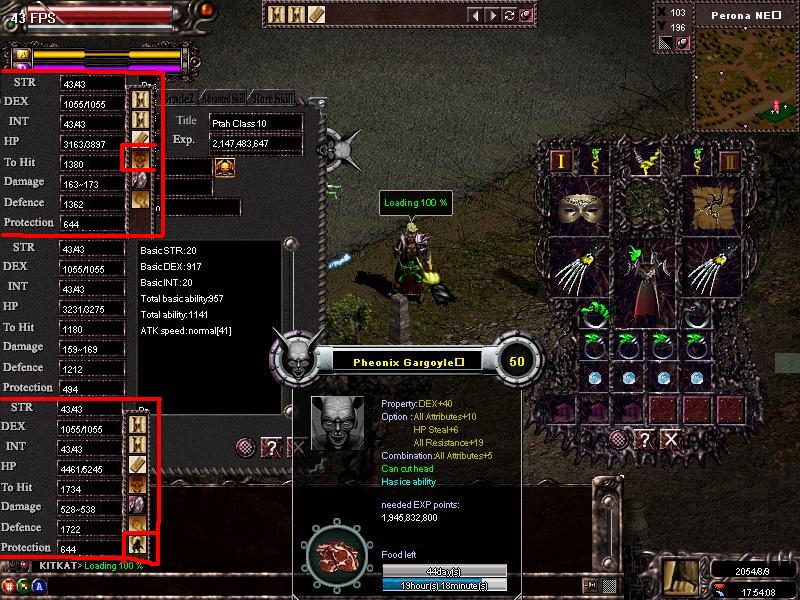Click the scroll-right arrow on the top toolbar
Screen dimensions: 800x600
tap(493, 15)
